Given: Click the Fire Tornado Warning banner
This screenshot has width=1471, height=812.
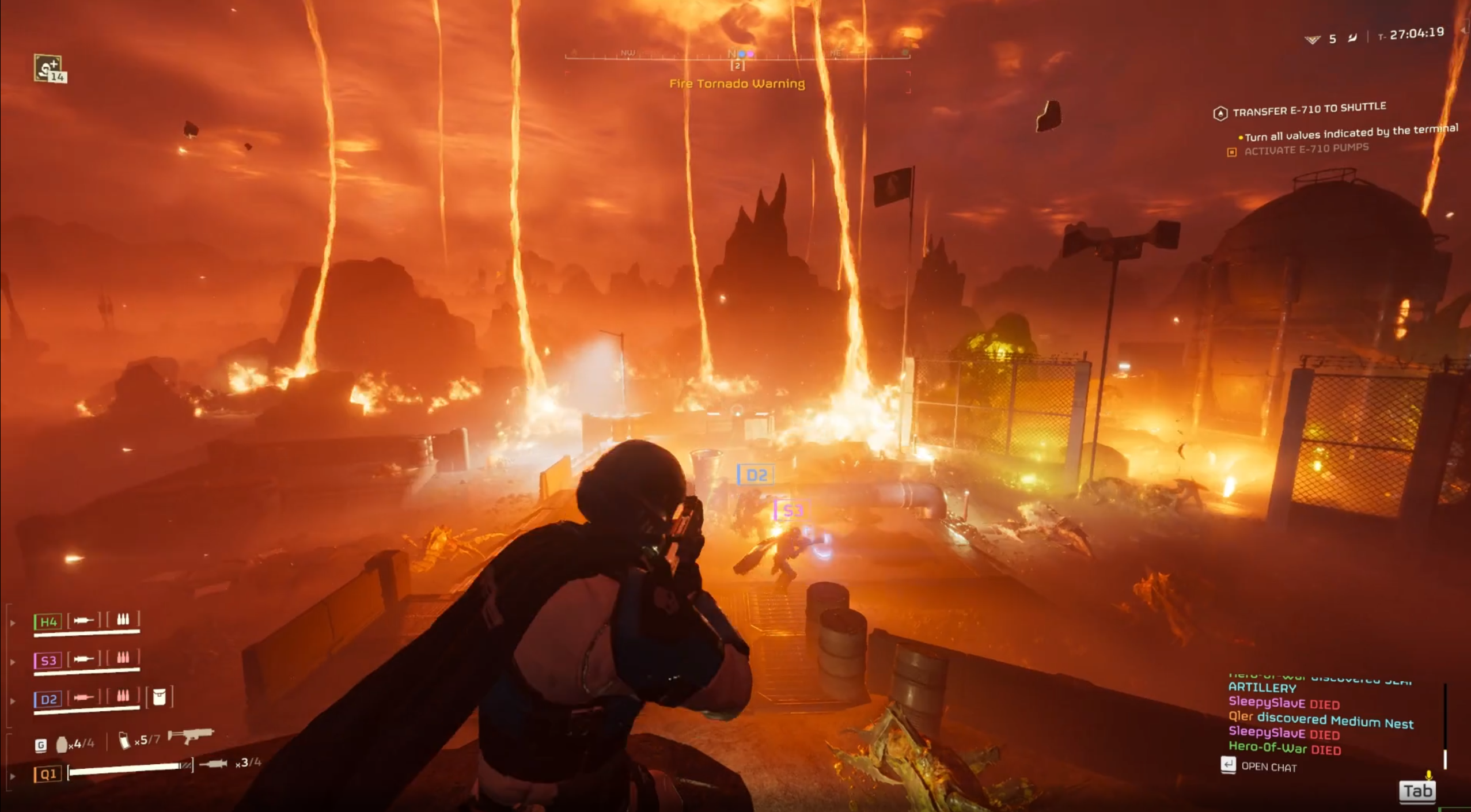Looking at the screenshot, I should point(737,84).
